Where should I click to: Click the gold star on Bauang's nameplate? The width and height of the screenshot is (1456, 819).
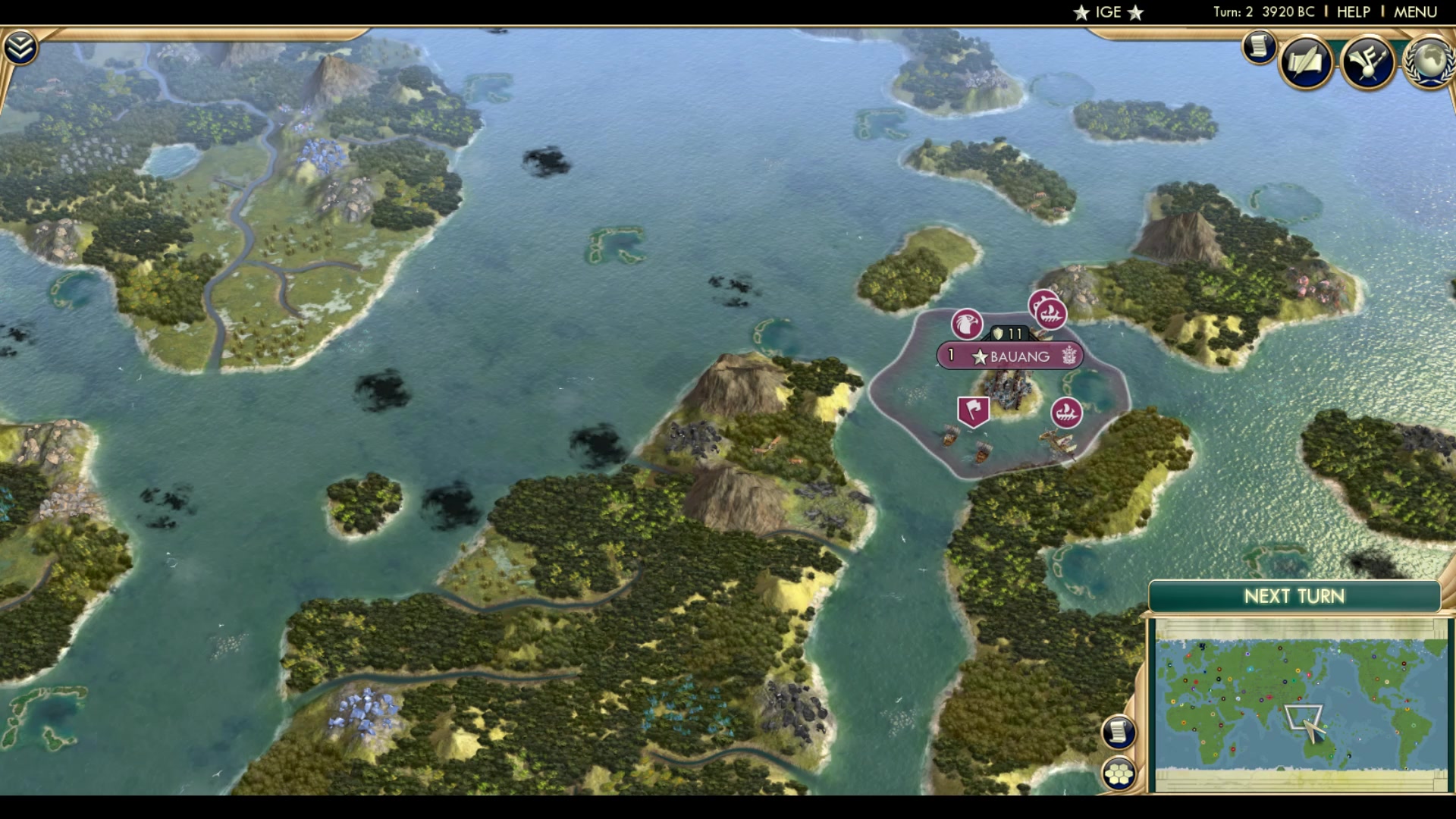coord(981,356)
